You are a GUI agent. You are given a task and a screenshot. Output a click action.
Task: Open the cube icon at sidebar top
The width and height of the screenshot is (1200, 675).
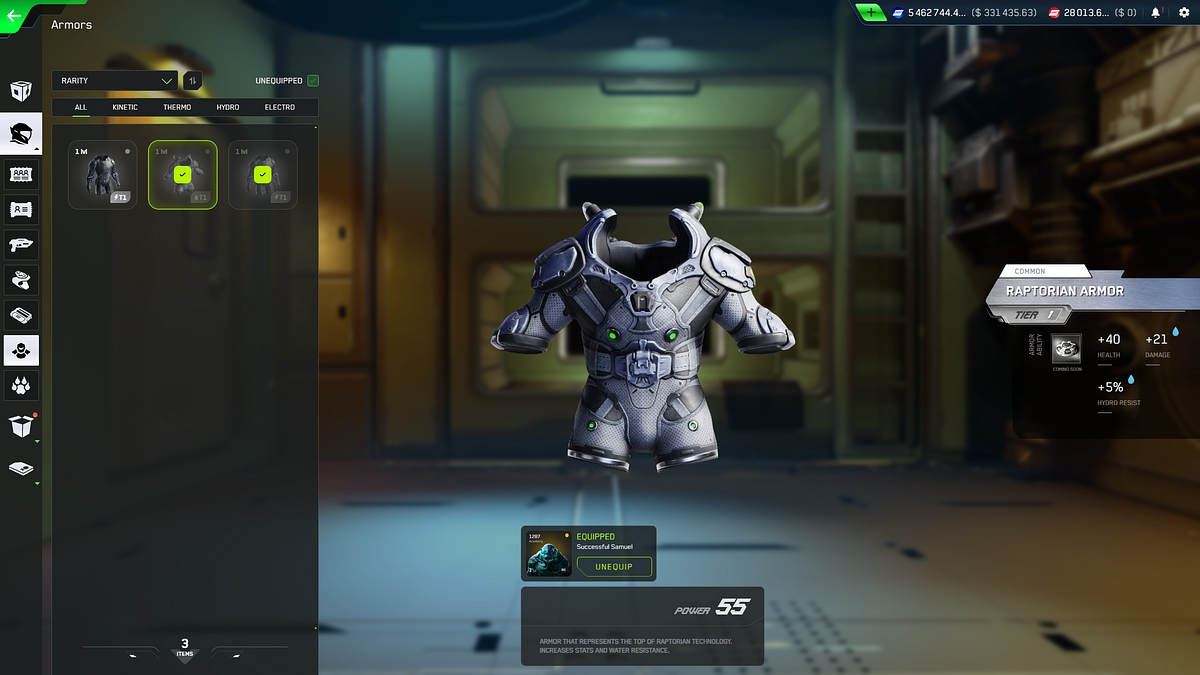21,92
